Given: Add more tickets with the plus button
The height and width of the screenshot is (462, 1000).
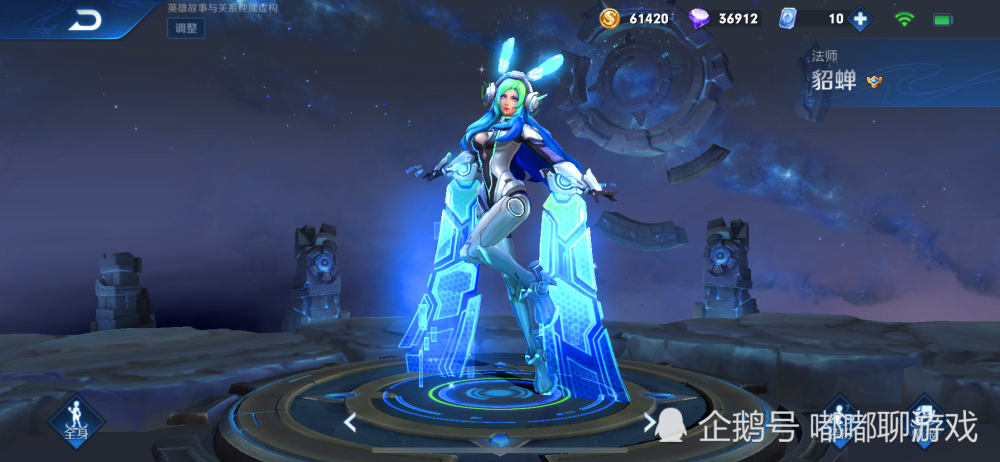Looking at the screenshot, I should tap(859, 18).
